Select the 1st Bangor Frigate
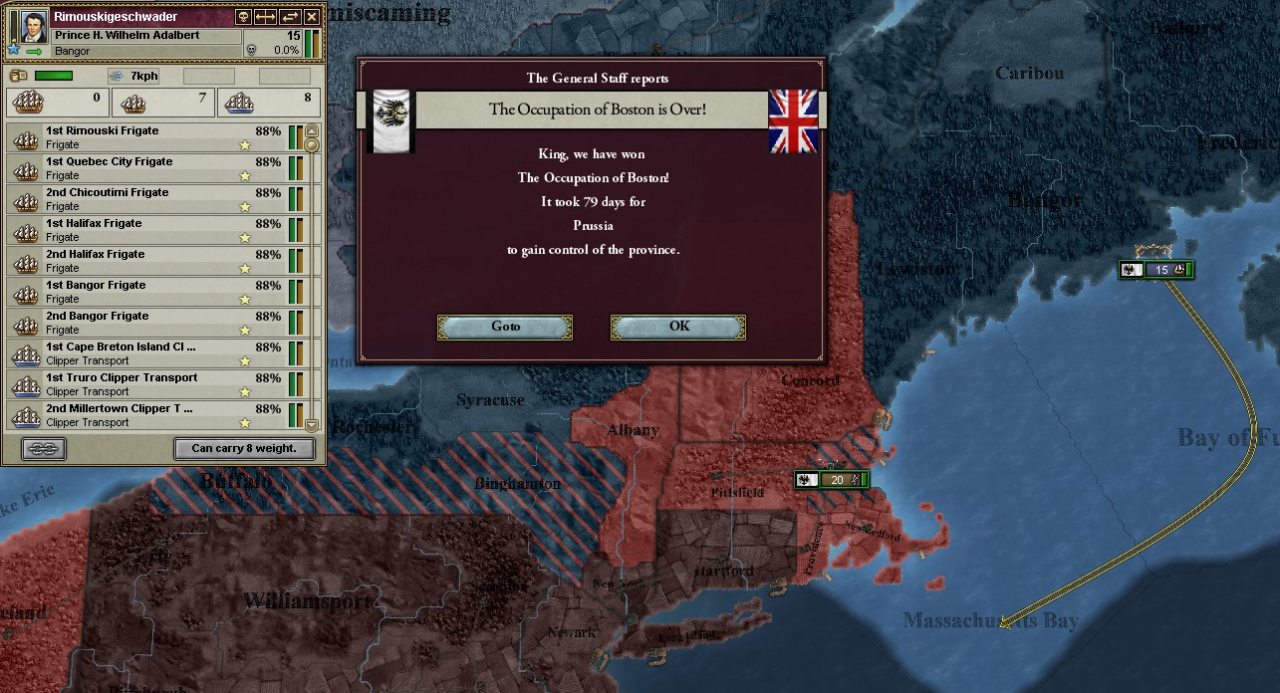 coord(150,292)
